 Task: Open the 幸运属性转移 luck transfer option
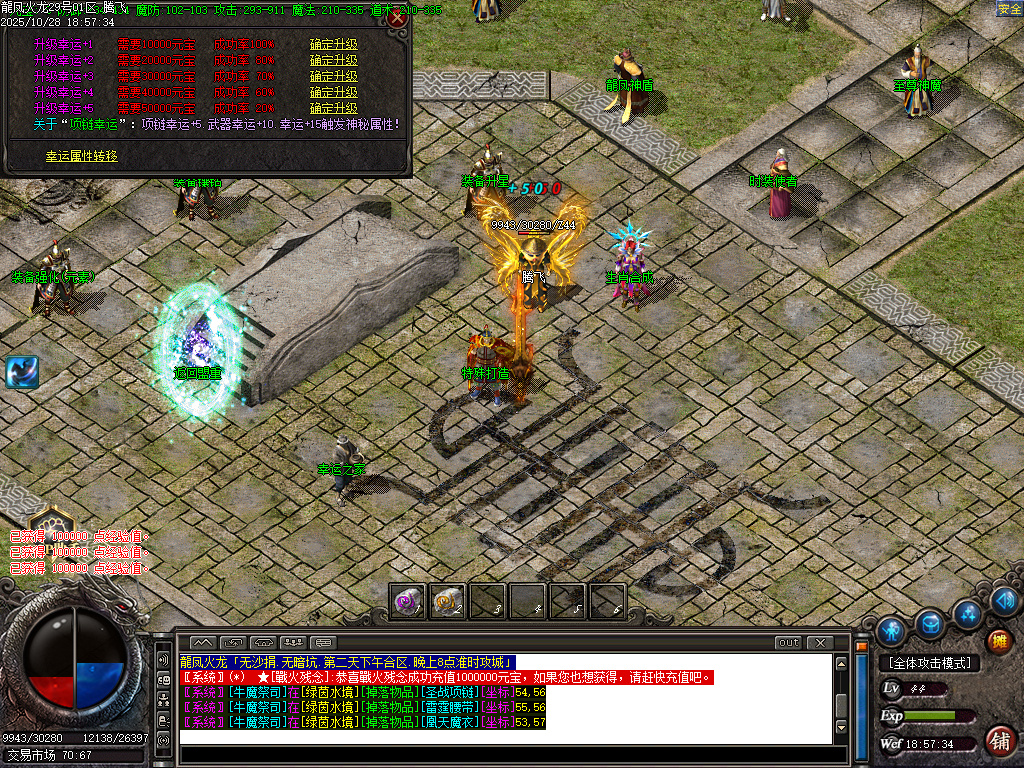coord(81,156)
